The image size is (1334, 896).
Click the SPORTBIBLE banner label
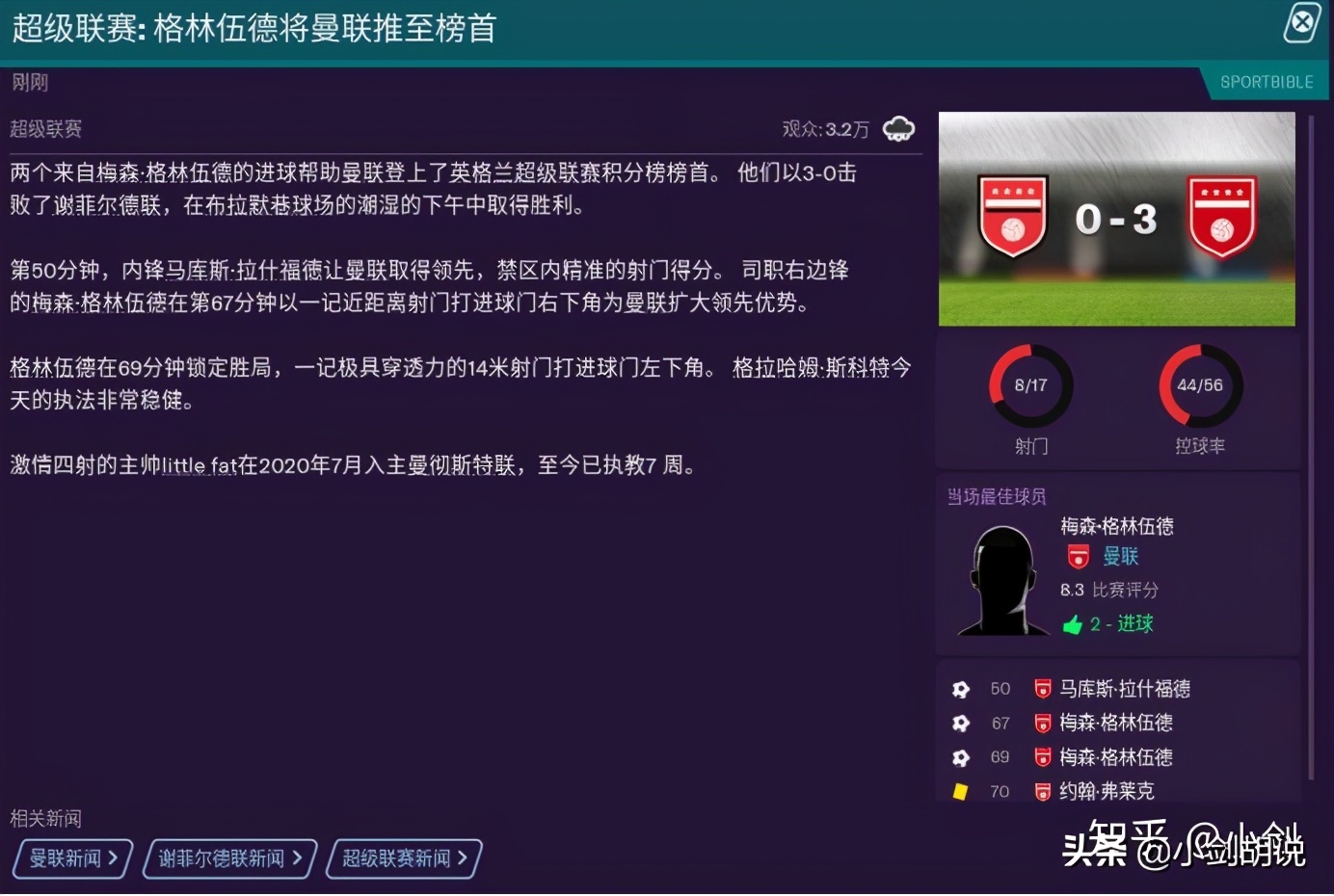click(x=1267, y=82)
